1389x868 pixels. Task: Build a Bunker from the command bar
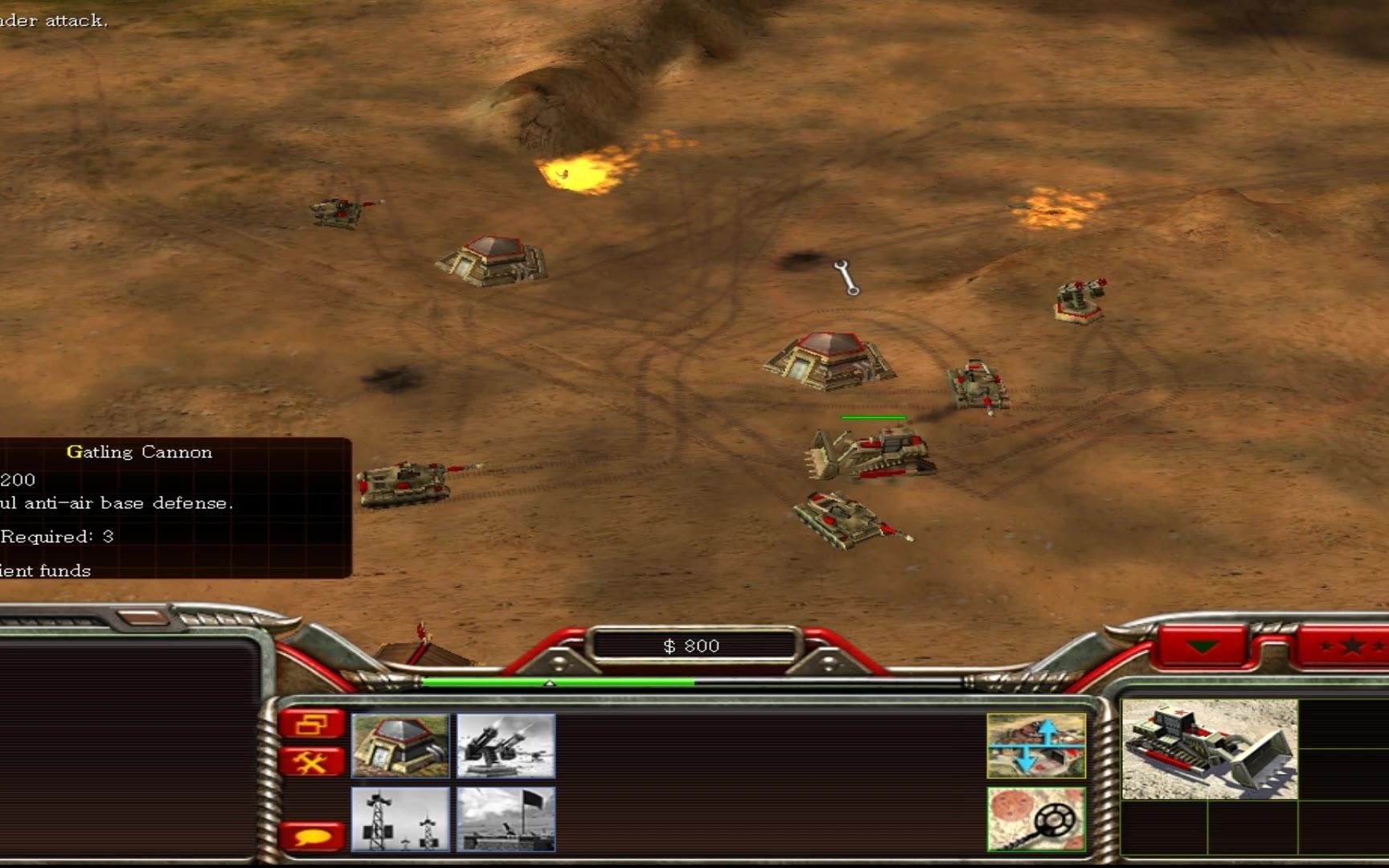pyautogui.click(x=399, y=745)
